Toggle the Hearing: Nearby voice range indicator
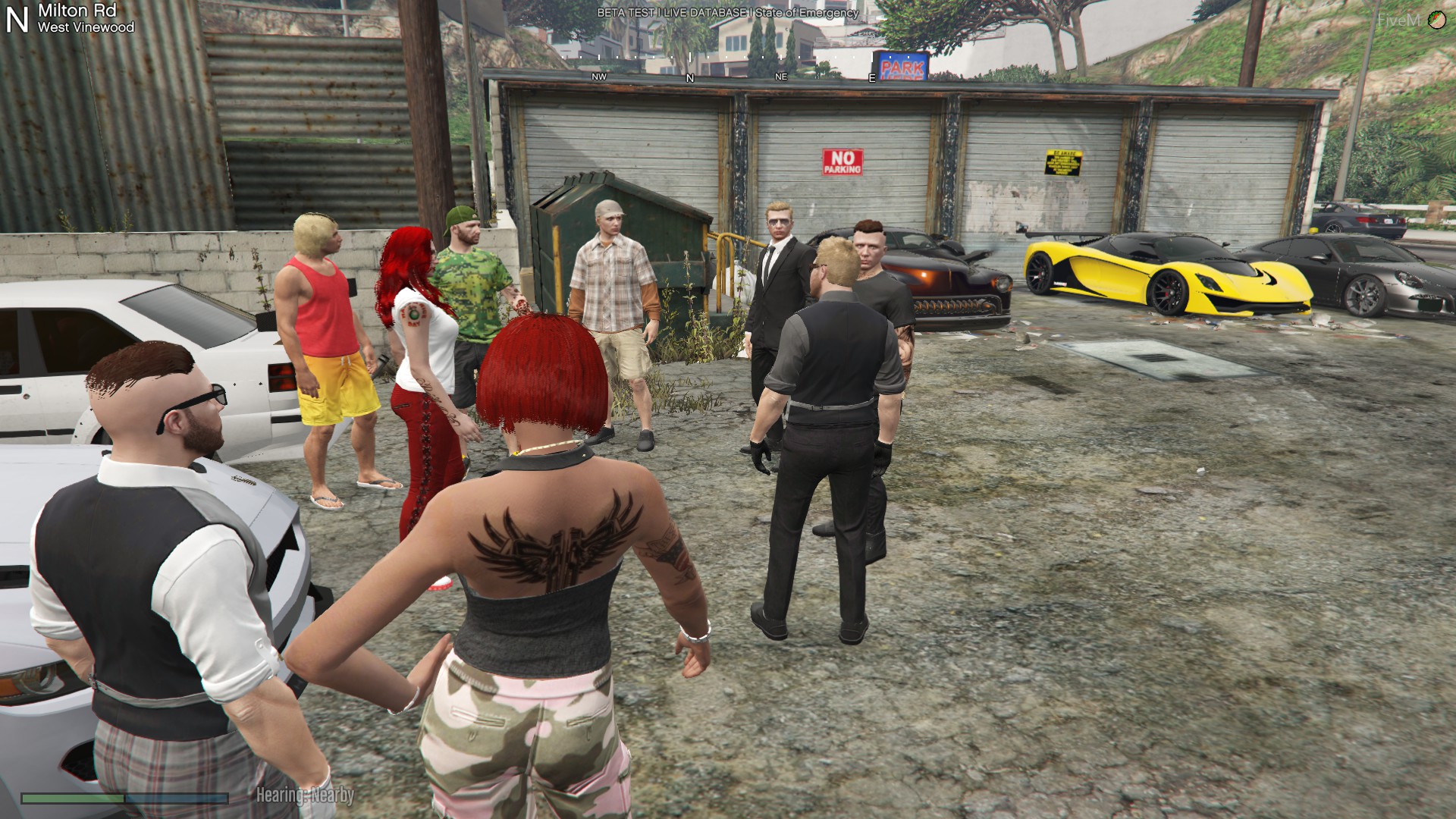The width and height of the screenshot is (1456, 819). pyautogui.click(x=305, y=795)
